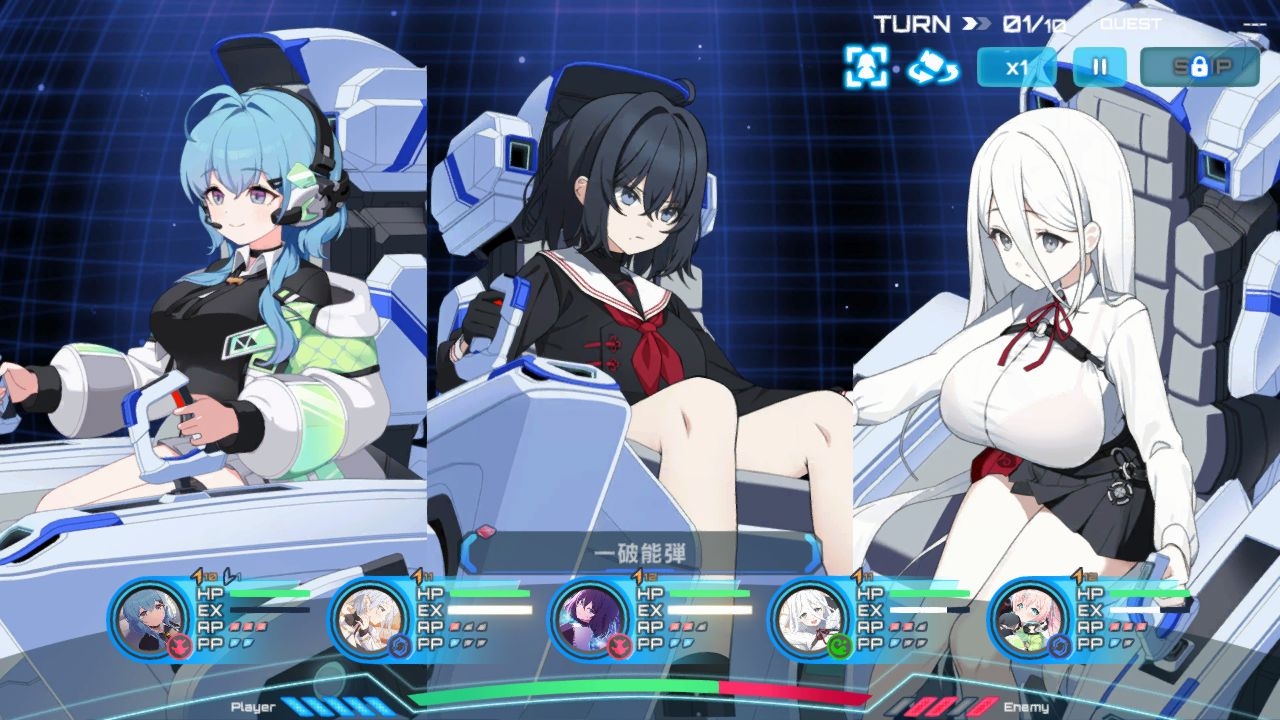Click the lock icon on the SKIP button
Screen dimensions: 1280x720
(x=1200, y=65)
